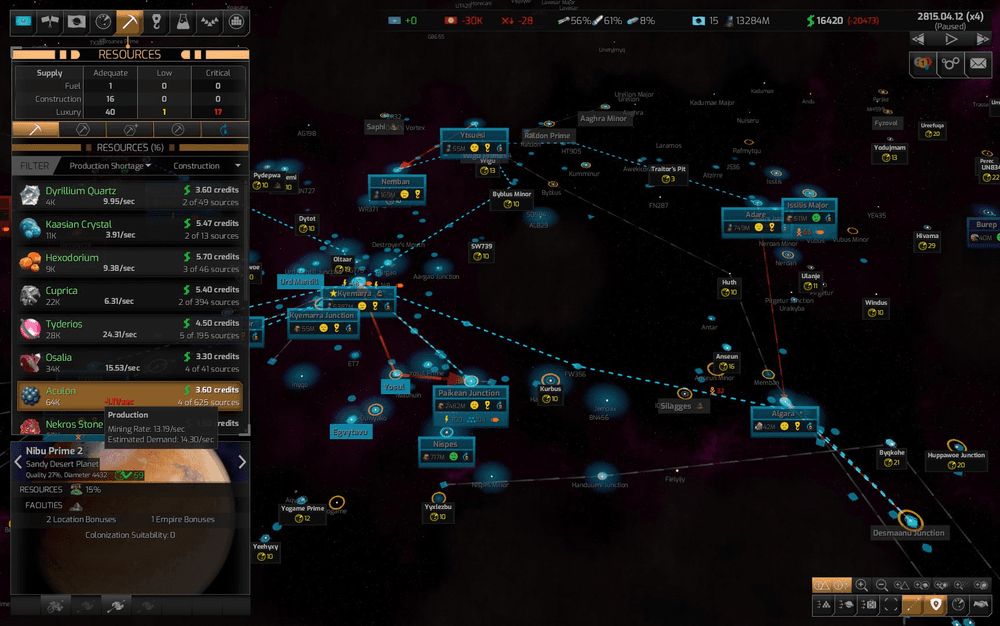
Task: Pick the Osalia resource entry
Action: point(130,362)
